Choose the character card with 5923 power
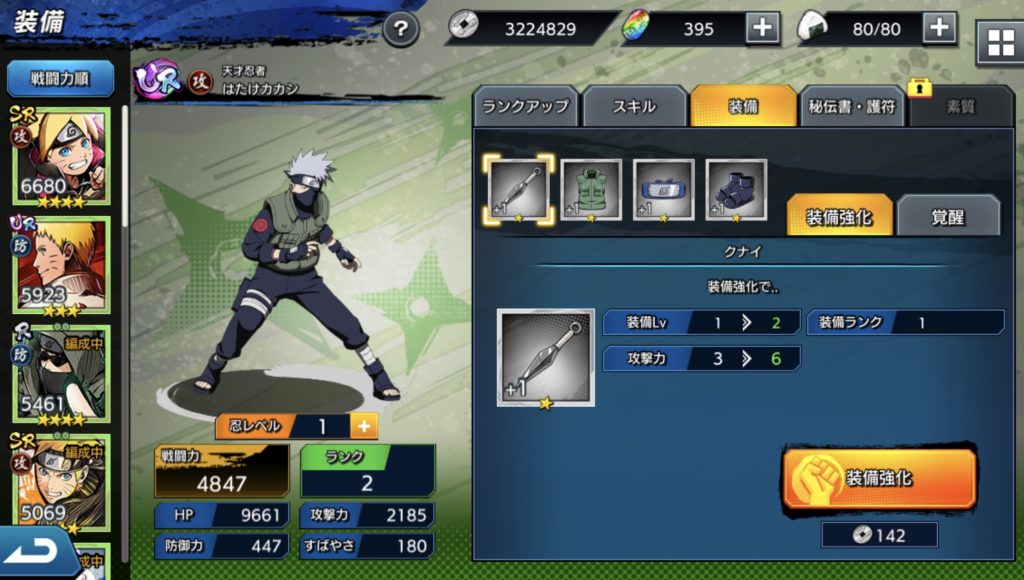This screenshot has width=1024, height=580. point(60,265)
